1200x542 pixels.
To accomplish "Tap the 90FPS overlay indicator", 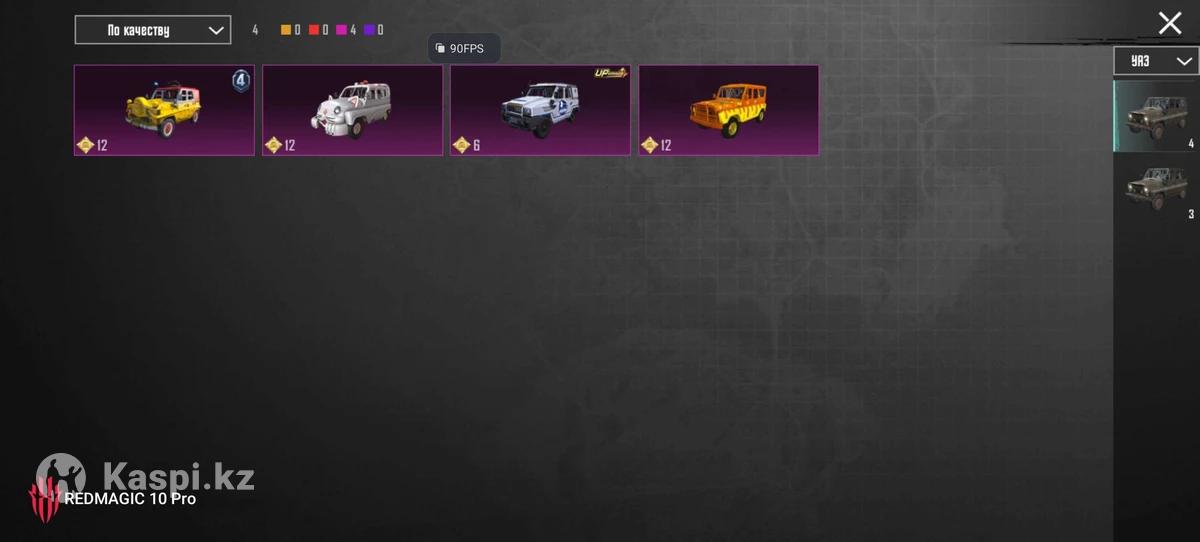I will coord(464,48).
